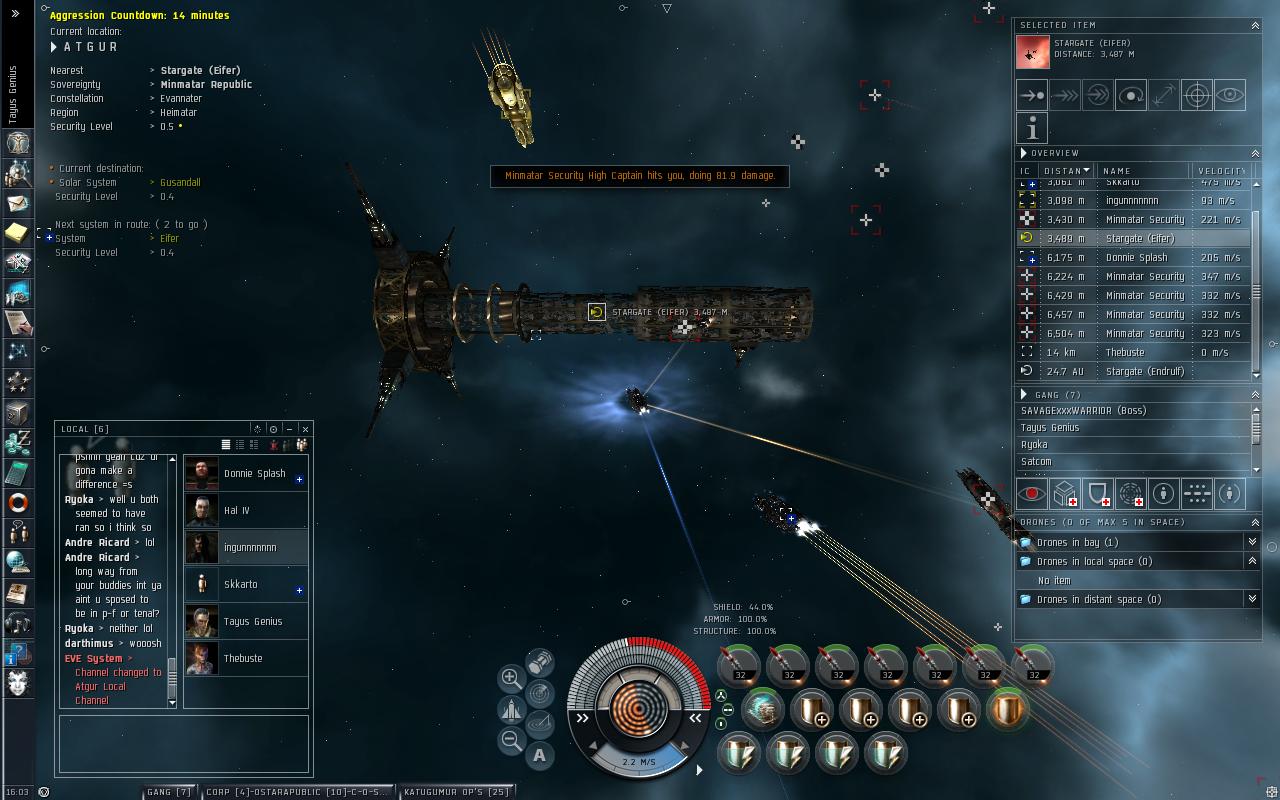Sort overview by the Velocity column

[x=1220, y=171]
